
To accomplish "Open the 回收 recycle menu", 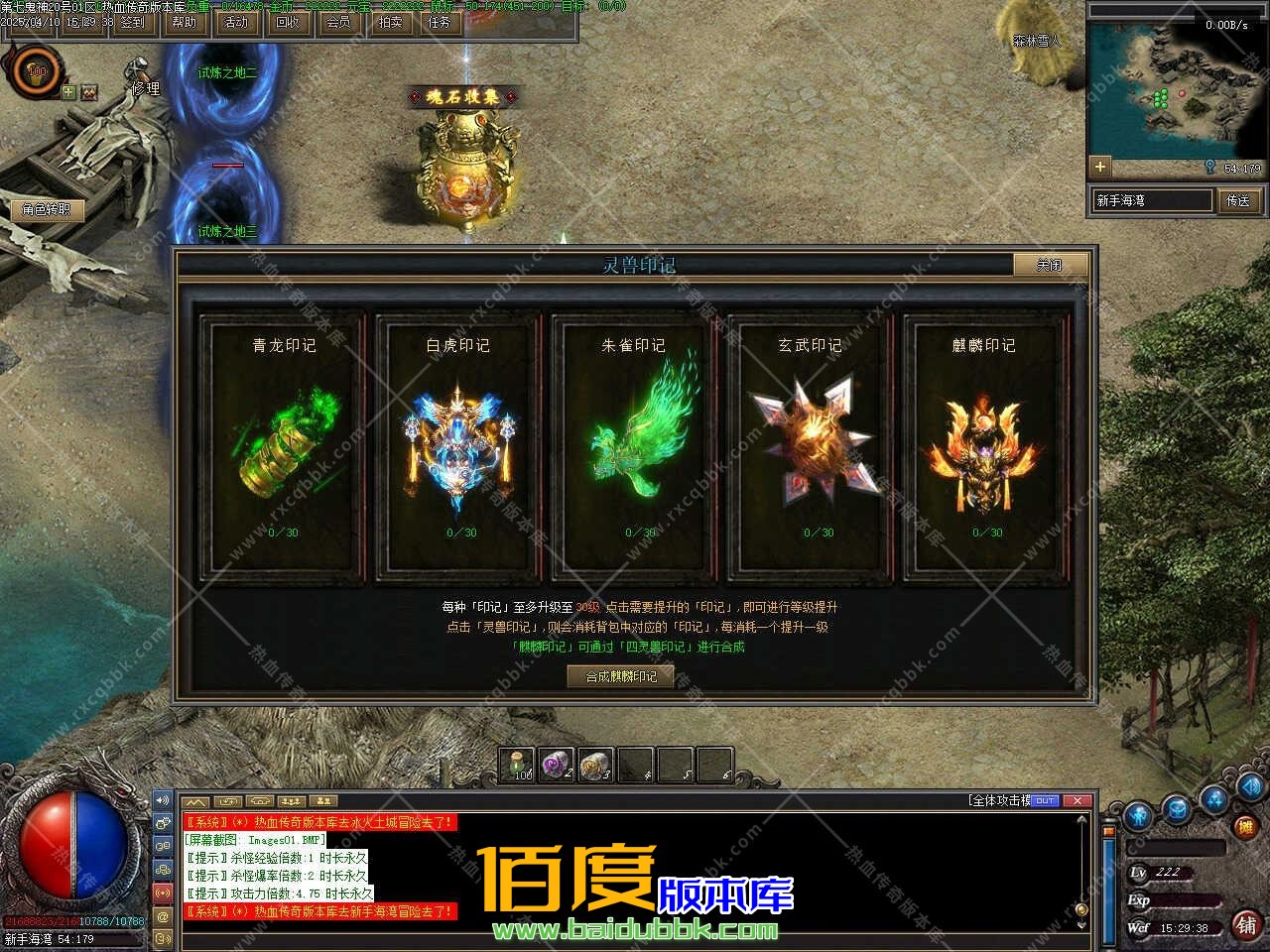I will pos(288,22).
